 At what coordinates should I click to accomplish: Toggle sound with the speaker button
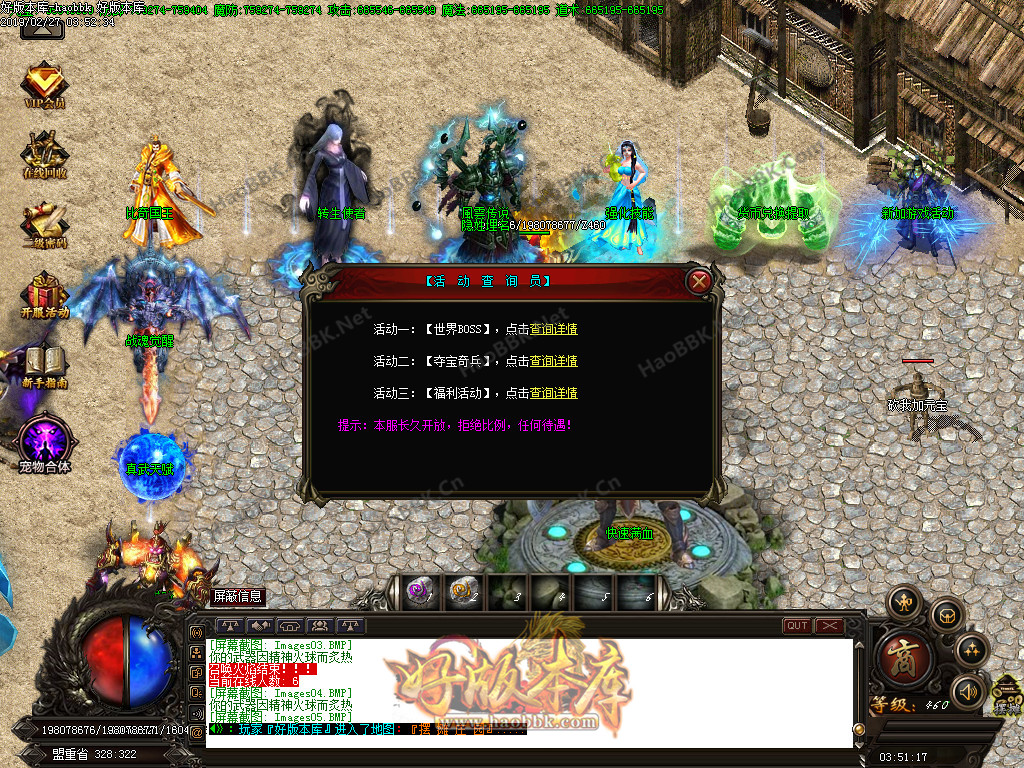tap(968, 691)
